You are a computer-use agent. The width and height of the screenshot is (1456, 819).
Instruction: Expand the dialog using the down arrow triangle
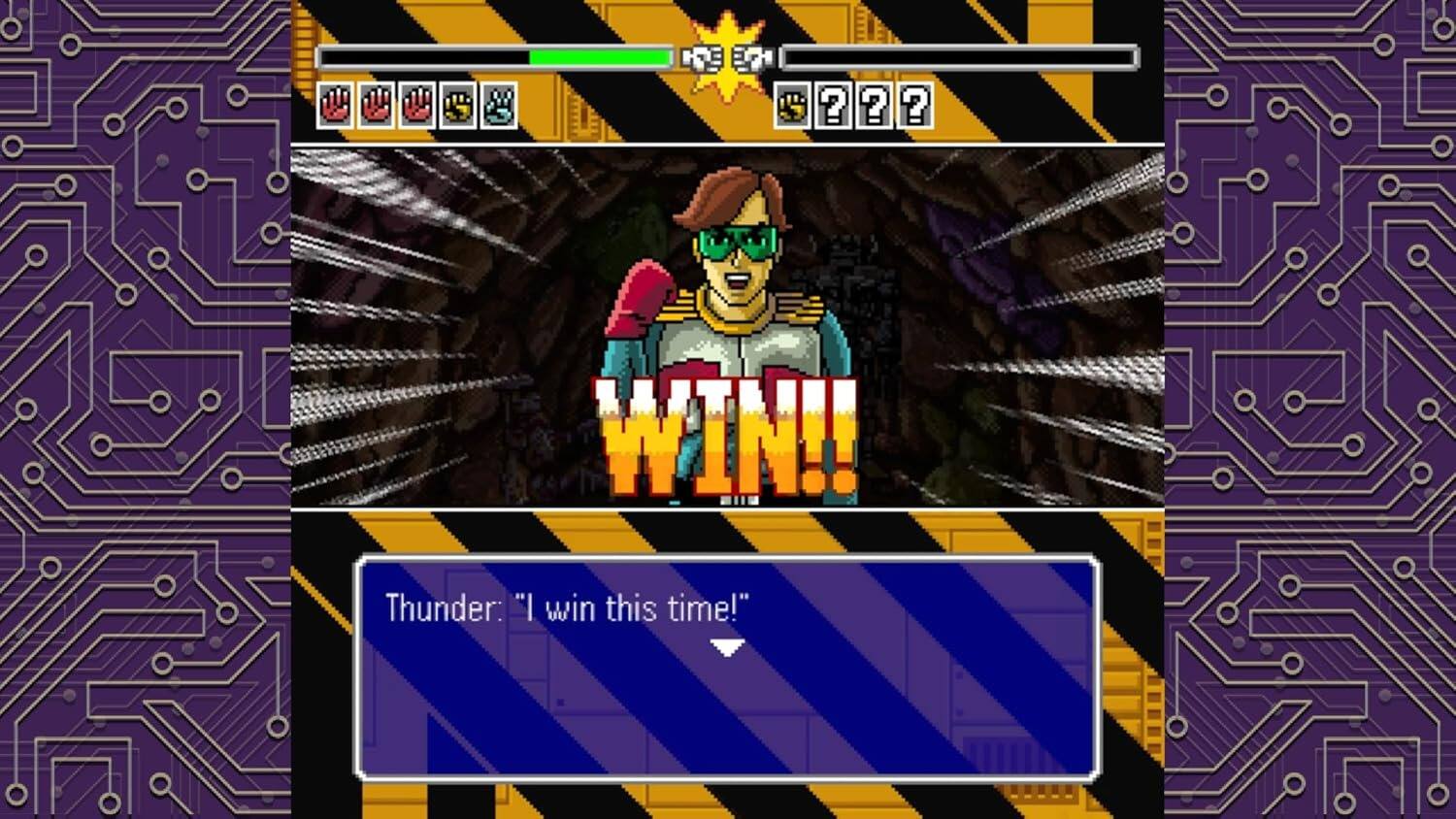click(x=727, y=646)
